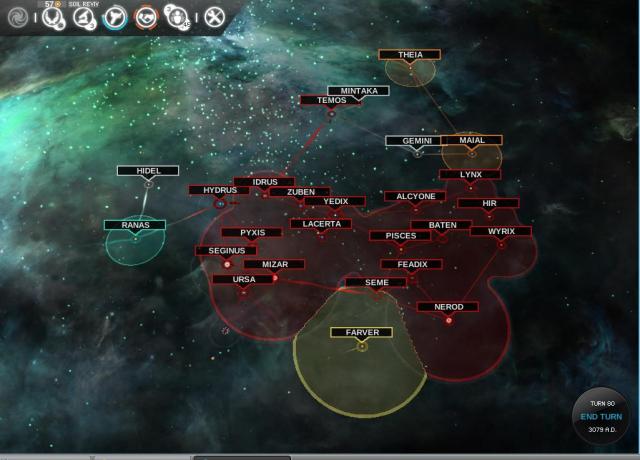Choose the Lynx system label
Image resolution: width=640 pixels, height=460 pixels.
click(470, 175)
